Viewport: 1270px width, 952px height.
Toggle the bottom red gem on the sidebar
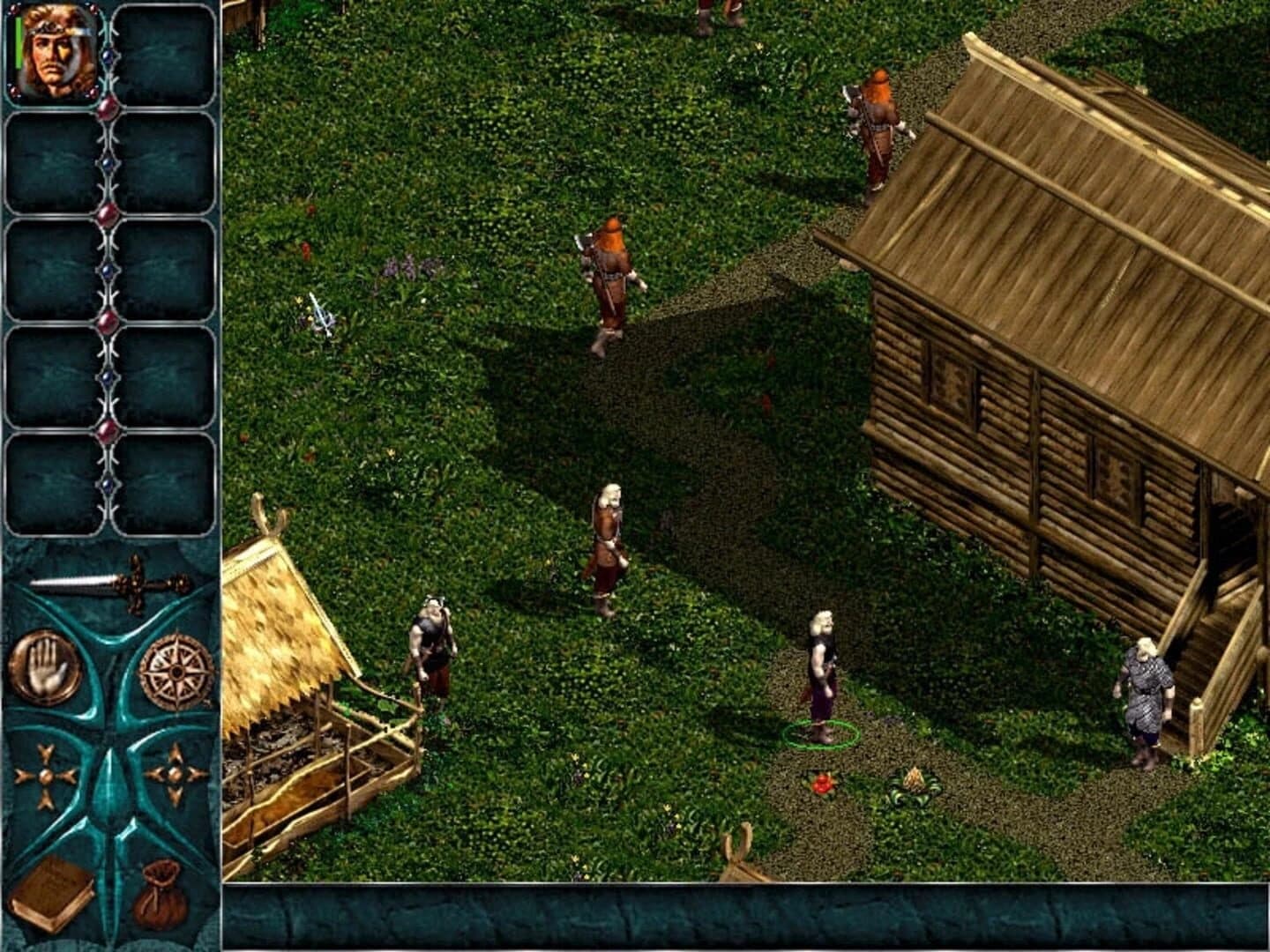coord(108,432)
